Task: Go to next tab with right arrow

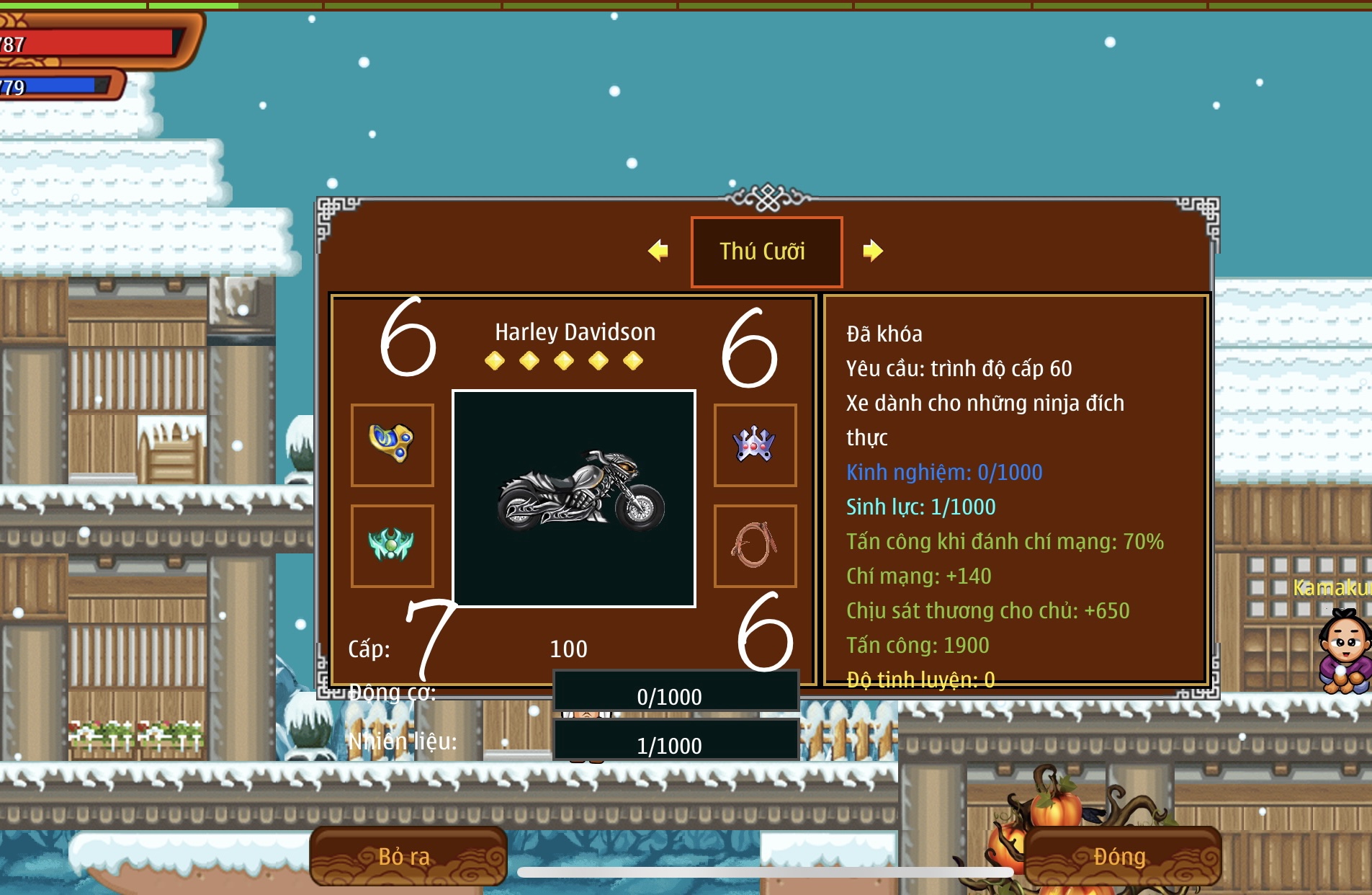Action: (x=872, y=251)
